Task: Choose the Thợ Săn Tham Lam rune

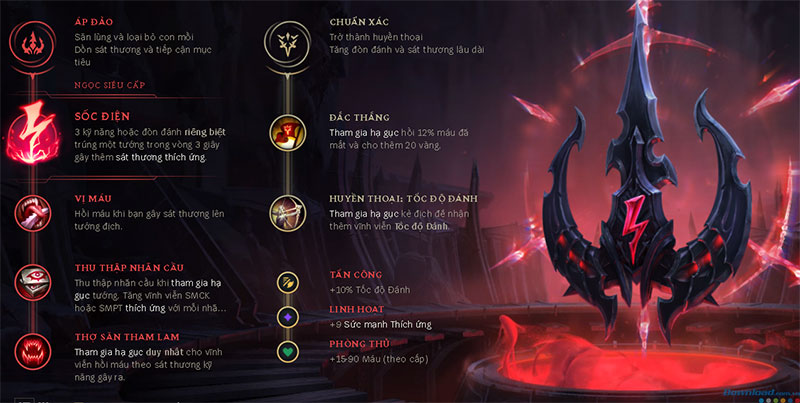Action: click(32, 351)
